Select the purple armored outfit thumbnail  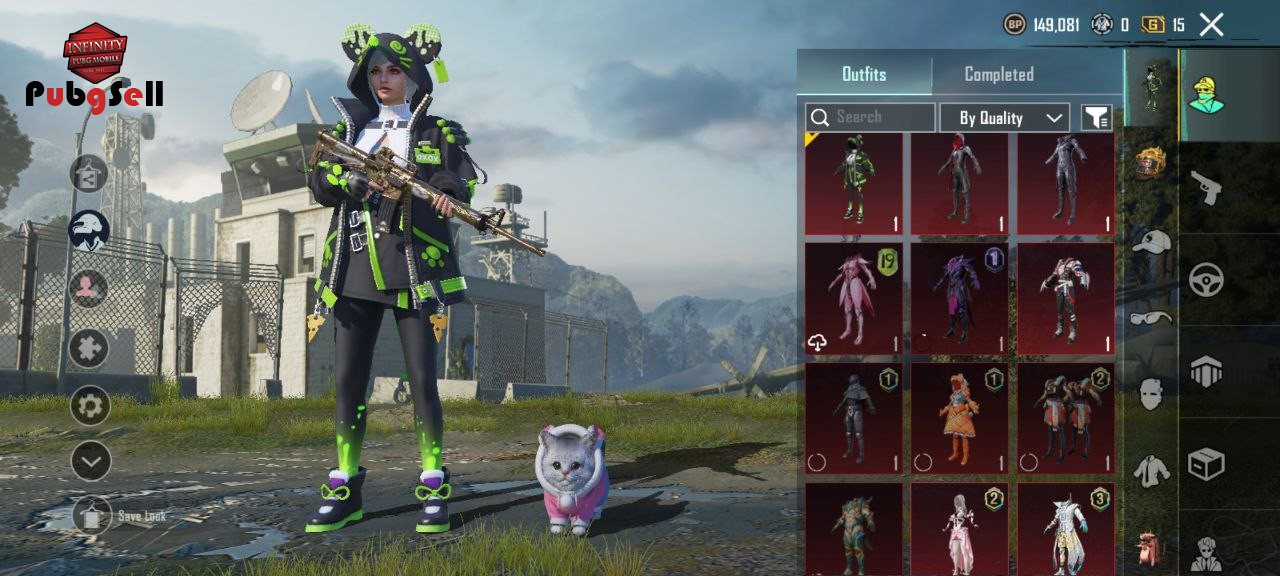click(960, 298)
